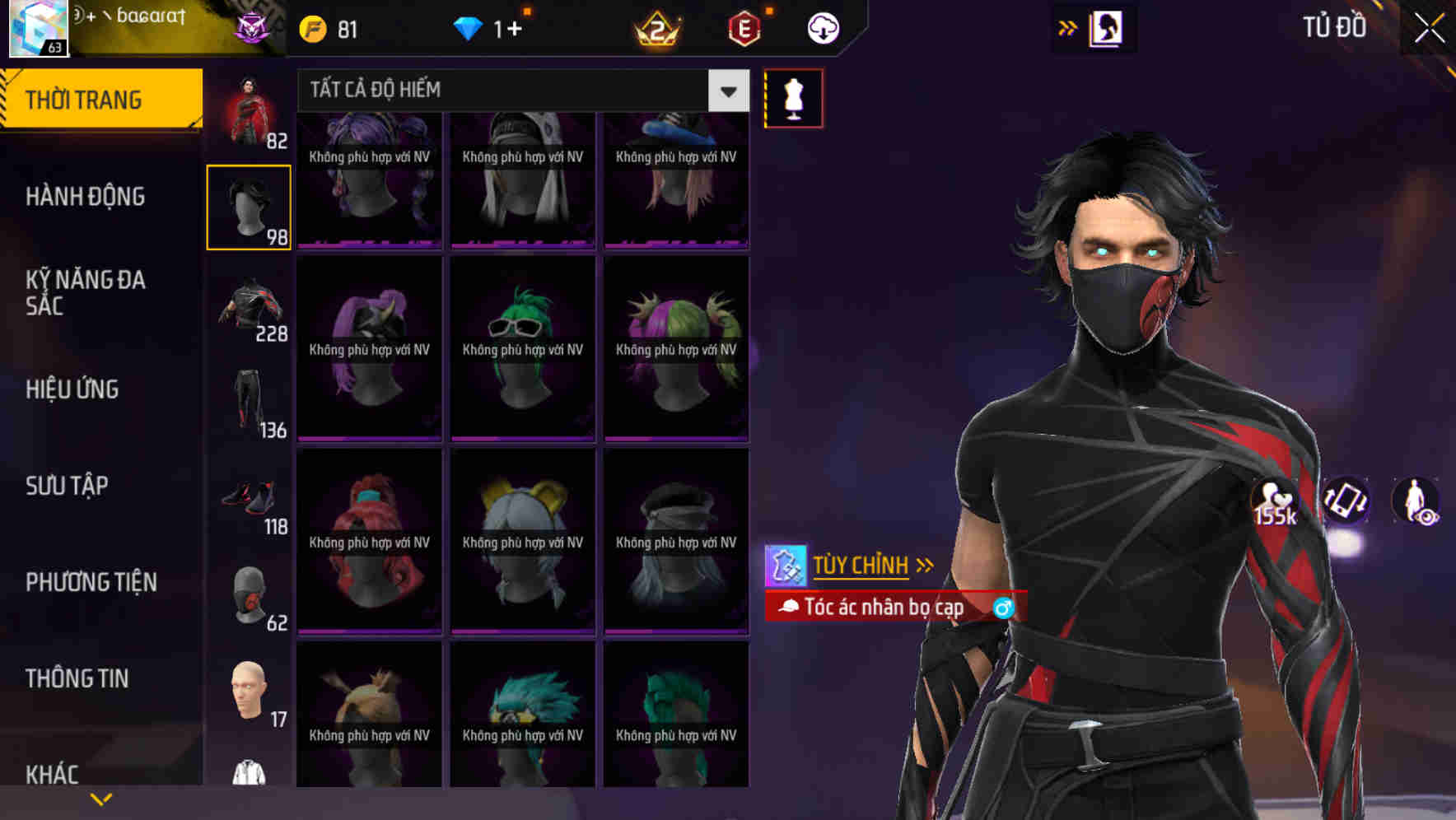The height and width of the screenshot is (820, 1456).
Task: Select the mannequin preset icon beside filter
Action: (793, 97)
